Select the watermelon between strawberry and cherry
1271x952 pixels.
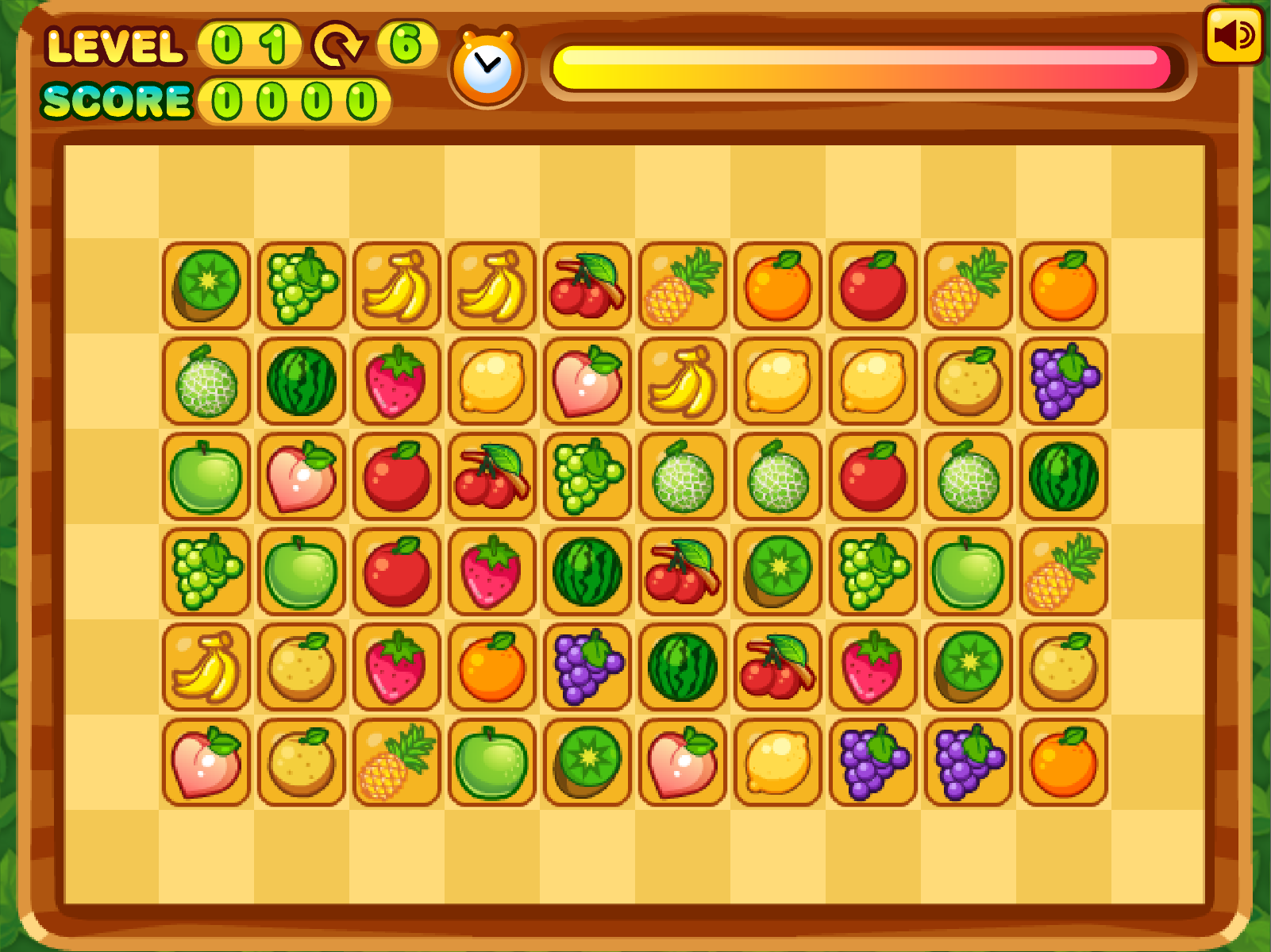(587, 572)
